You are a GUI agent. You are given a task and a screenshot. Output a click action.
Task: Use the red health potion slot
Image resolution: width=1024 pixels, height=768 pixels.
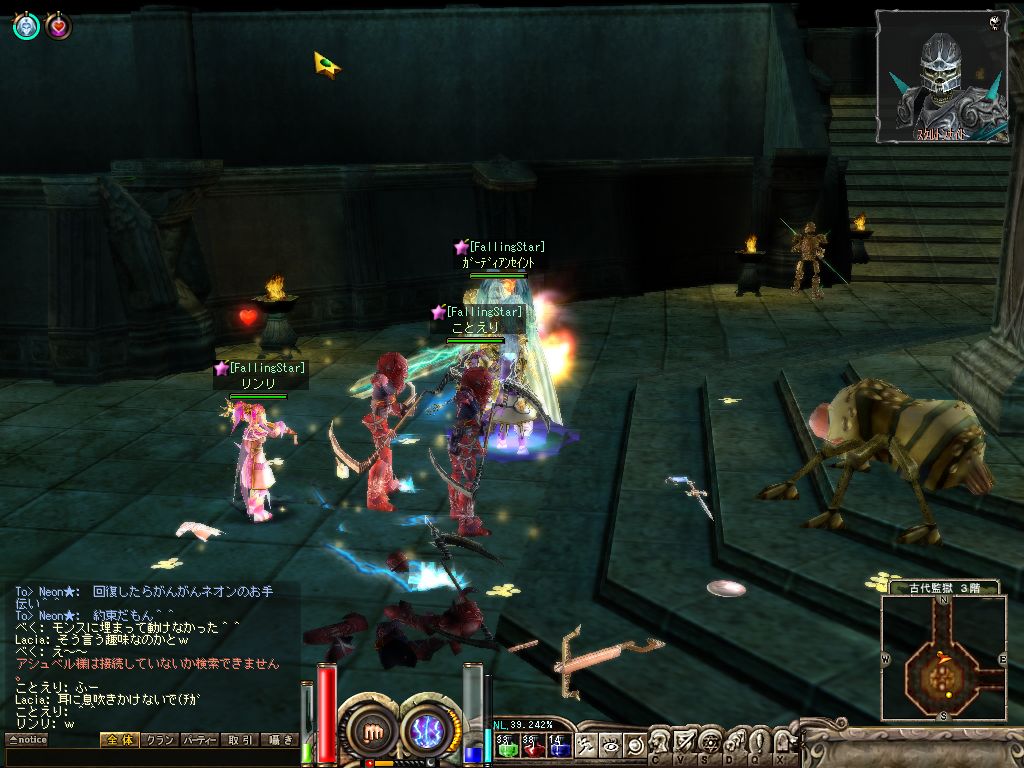pyautogui.click(x=532, y=743)
